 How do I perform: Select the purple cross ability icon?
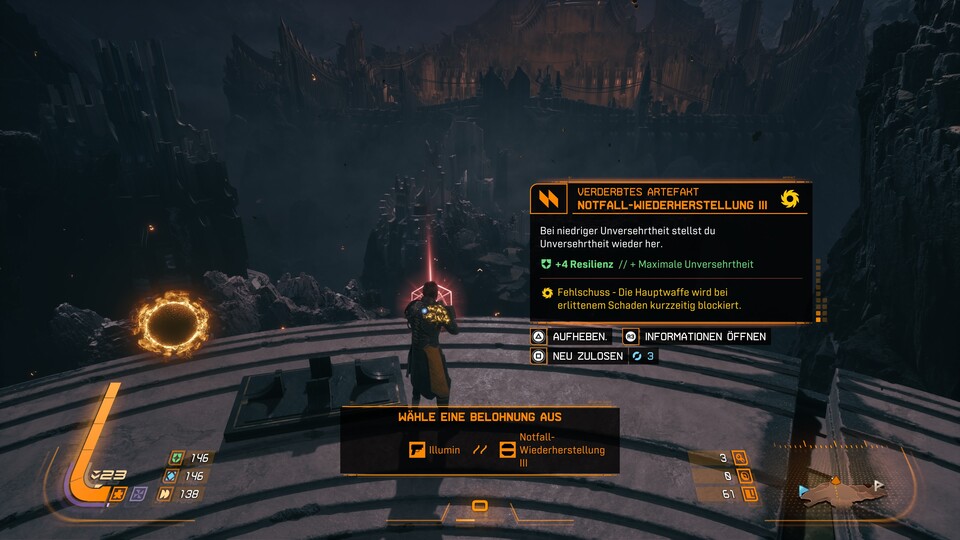tap(139, 493)
